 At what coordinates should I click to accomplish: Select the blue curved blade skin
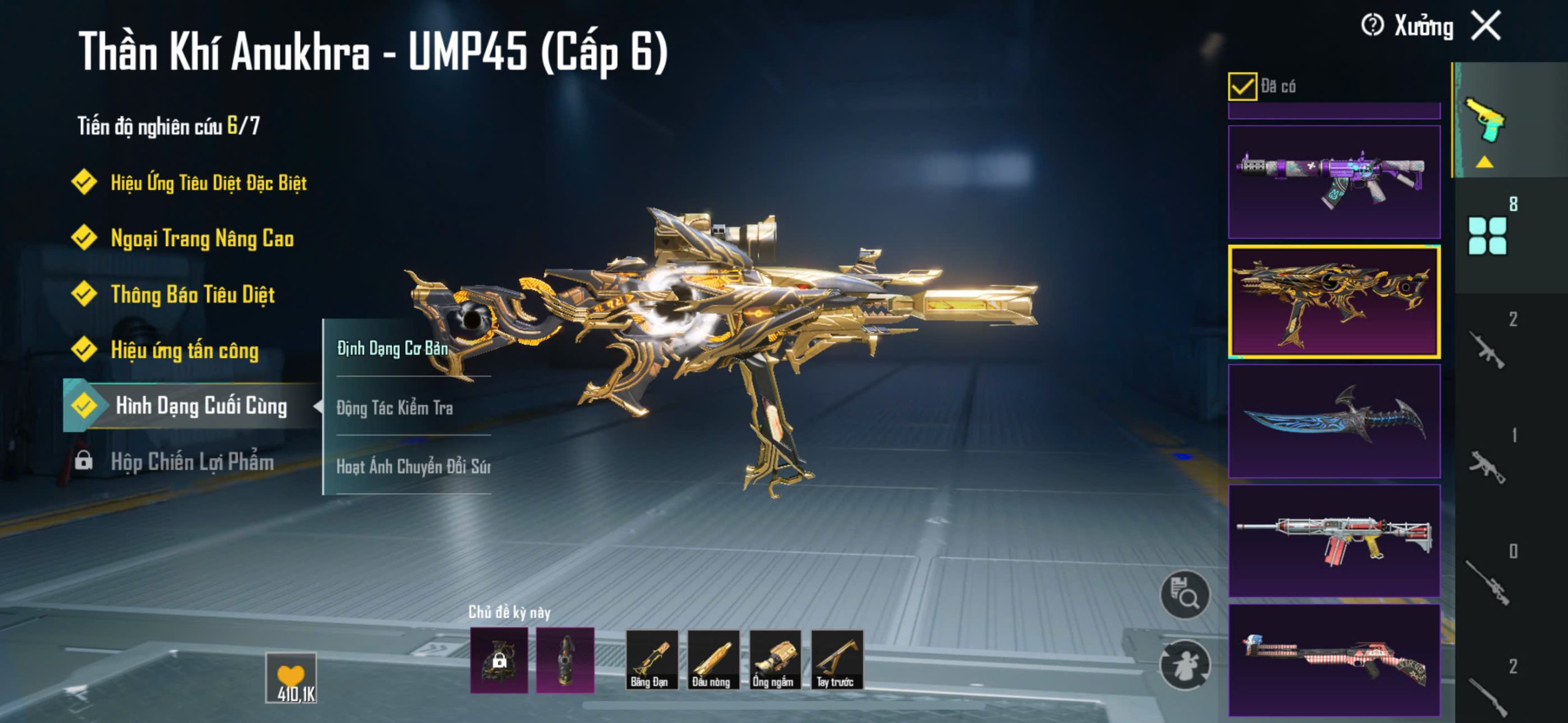click(1334, 421)
